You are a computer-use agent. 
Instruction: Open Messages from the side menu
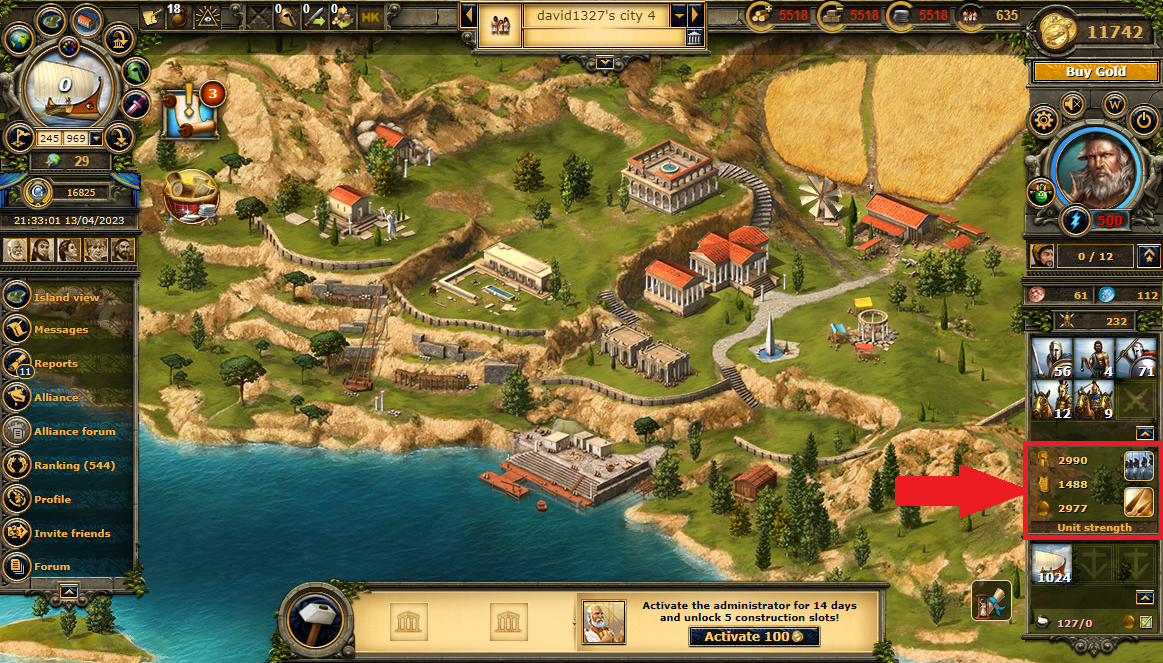(x=61, y=330)
